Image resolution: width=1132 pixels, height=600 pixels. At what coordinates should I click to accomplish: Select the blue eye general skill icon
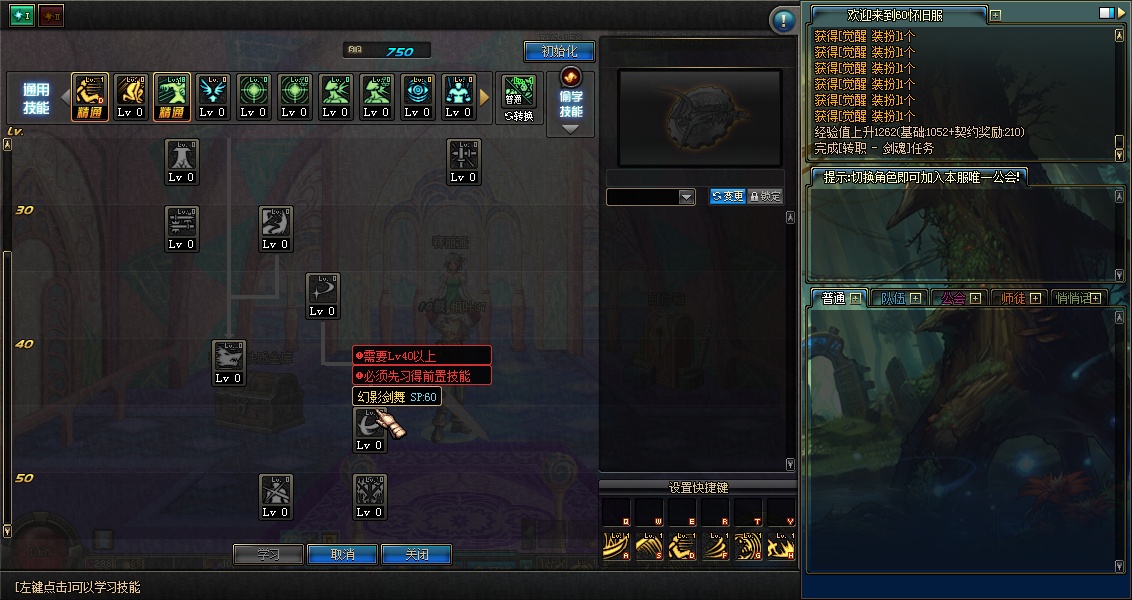click(417, 97)
